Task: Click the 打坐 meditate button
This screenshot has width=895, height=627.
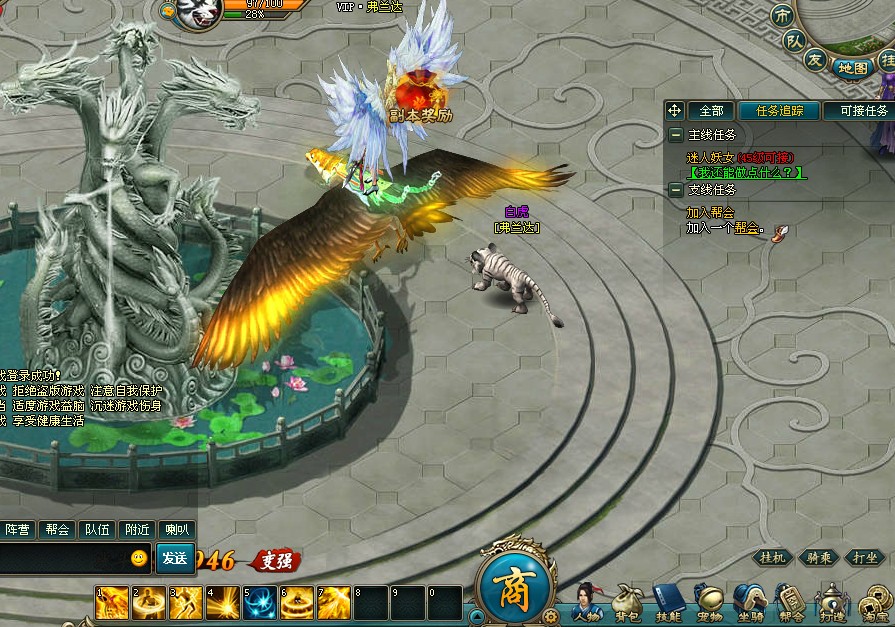Action: (865, 558)
